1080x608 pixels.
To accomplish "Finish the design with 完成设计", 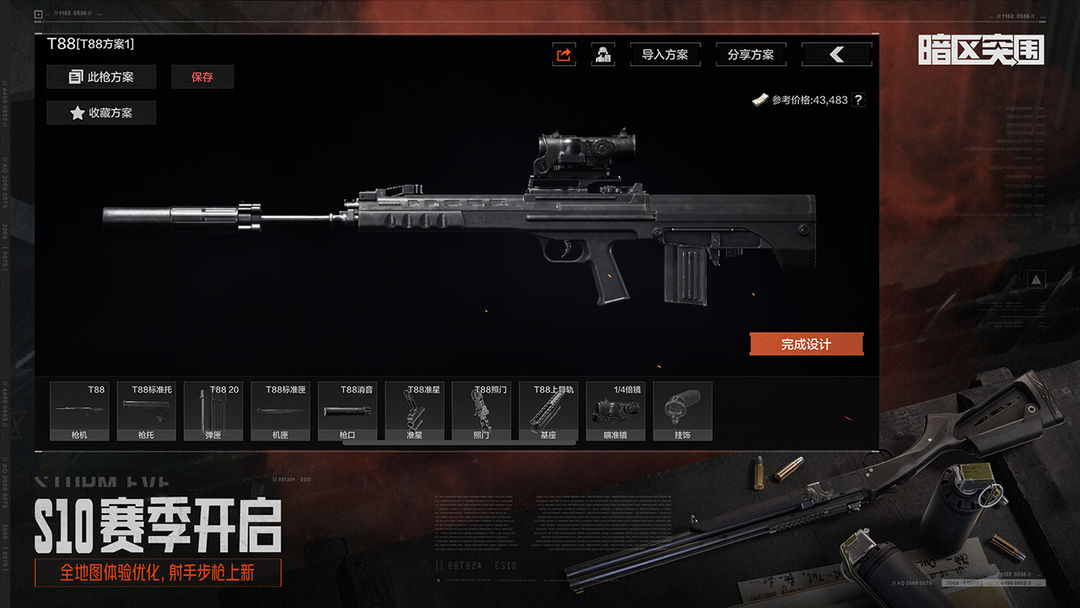I will [806, 344].
